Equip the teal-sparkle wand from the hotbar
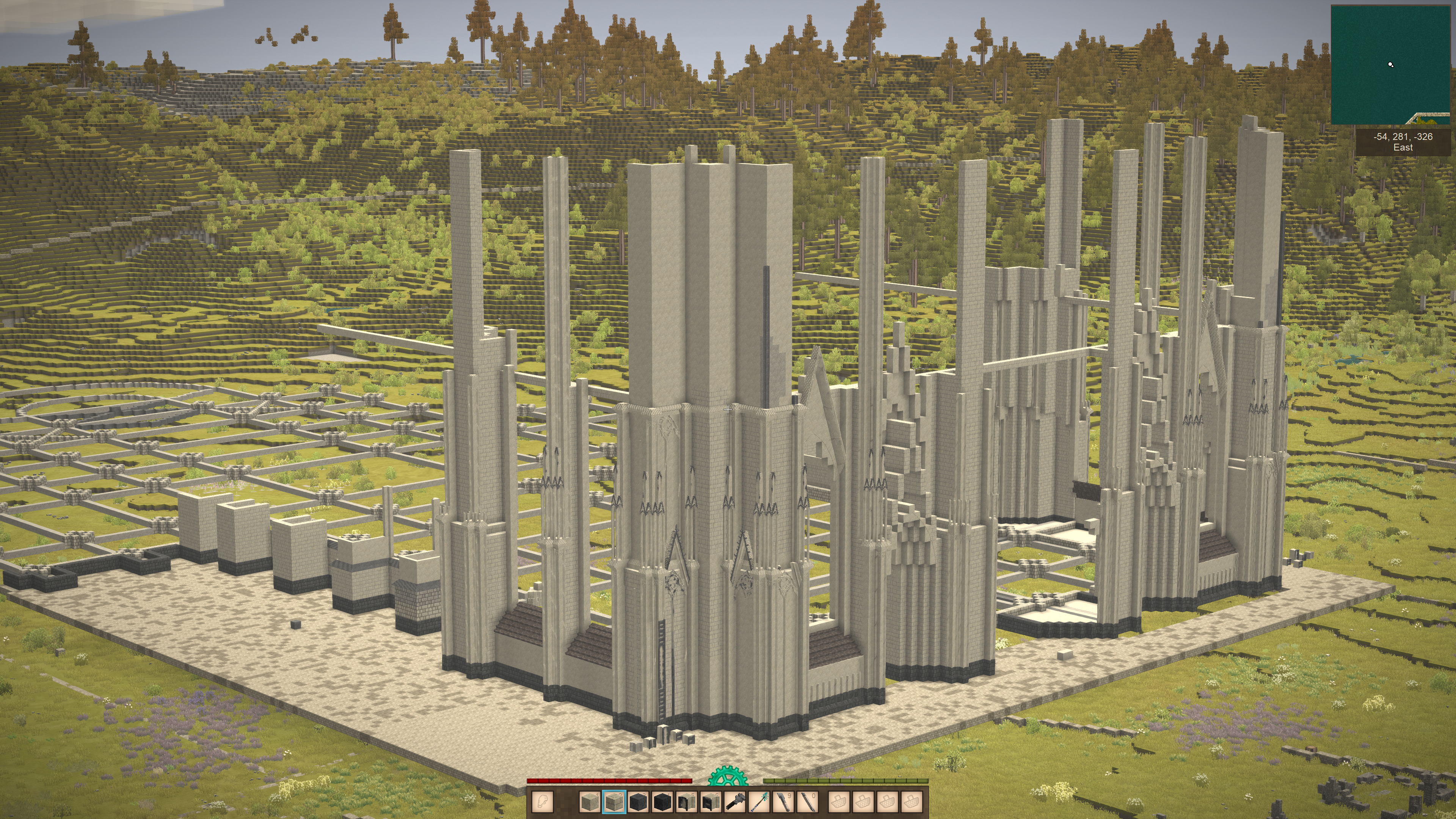 click(x=759, y=802)
